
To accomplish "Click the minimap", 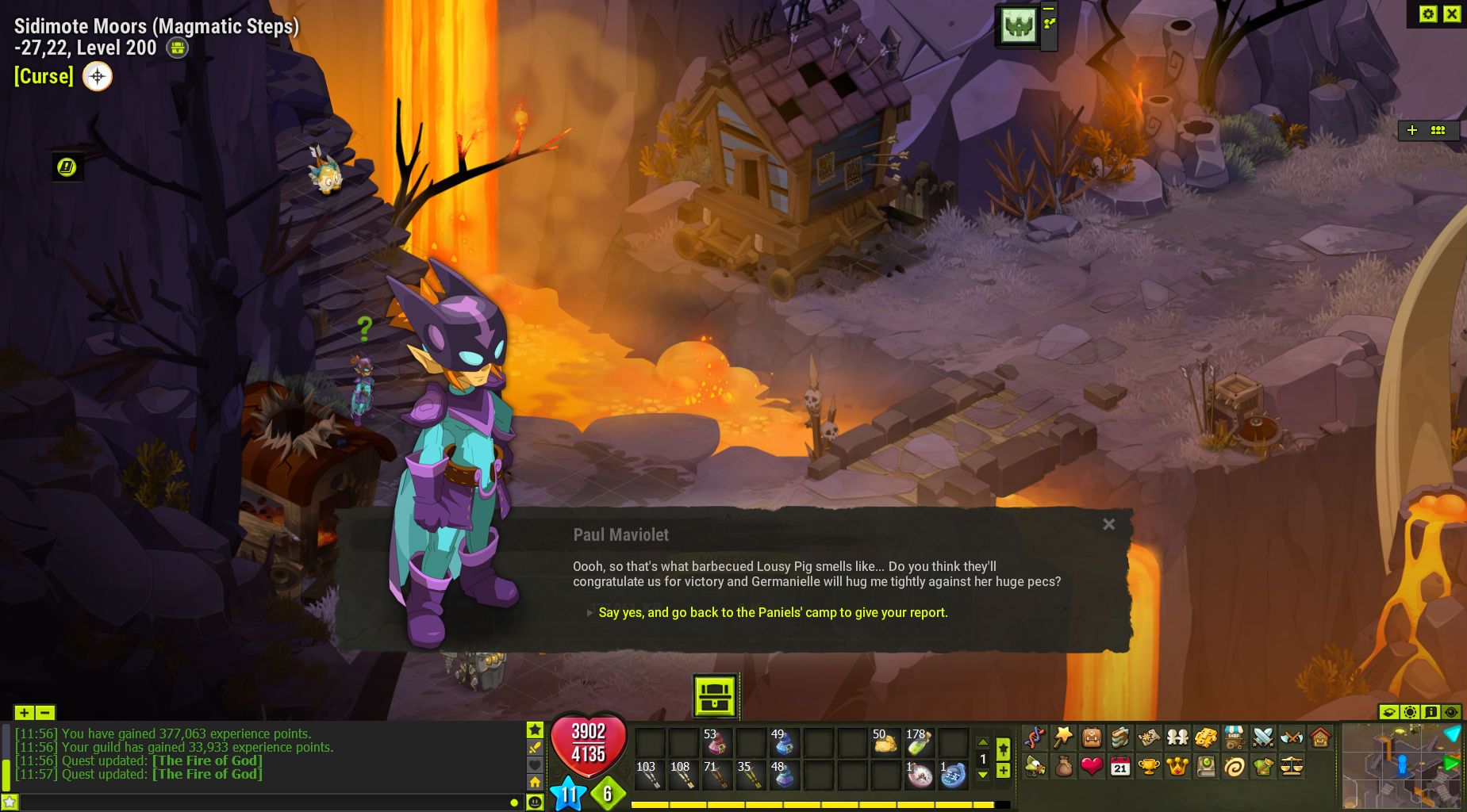I will coord(1402,766).
